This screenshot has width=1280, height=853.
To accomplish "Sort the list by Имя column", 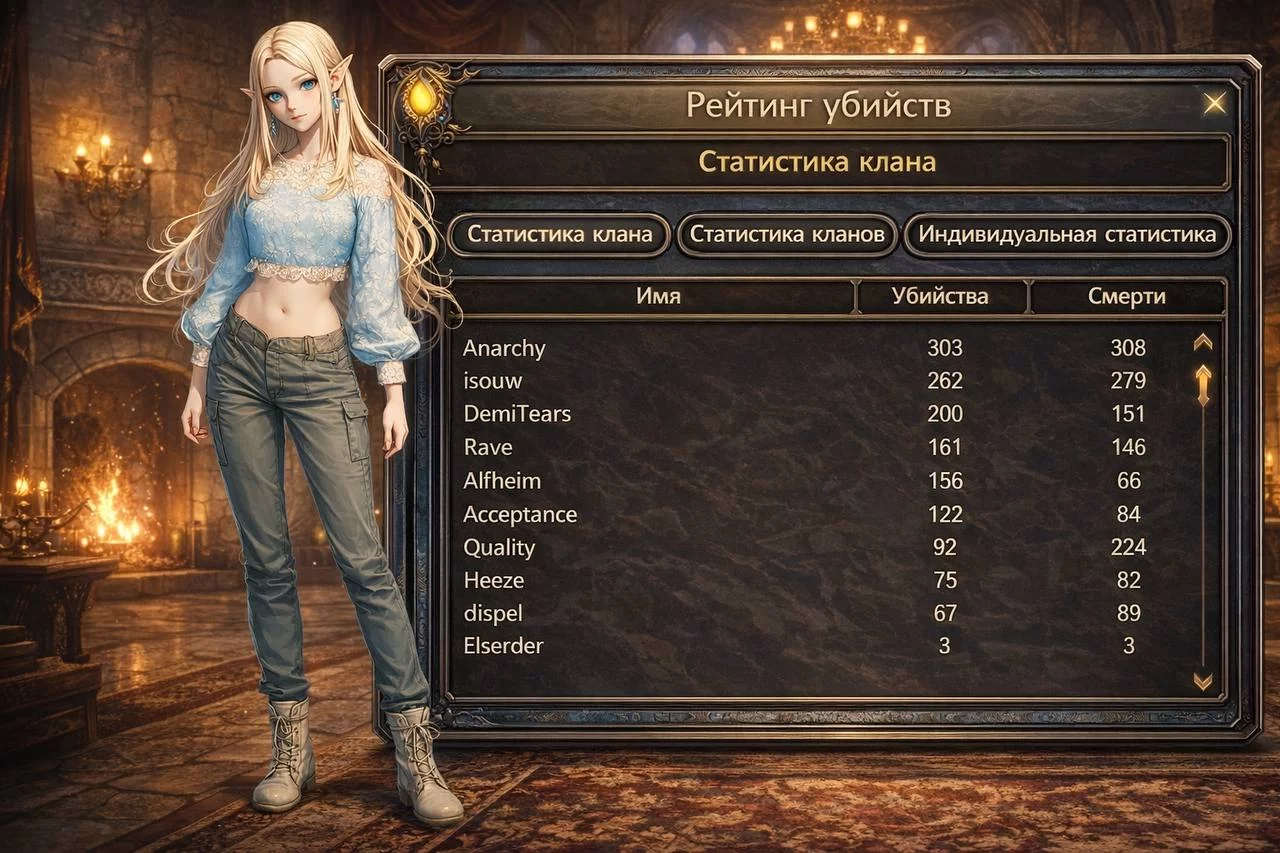I will click(657, 296).
